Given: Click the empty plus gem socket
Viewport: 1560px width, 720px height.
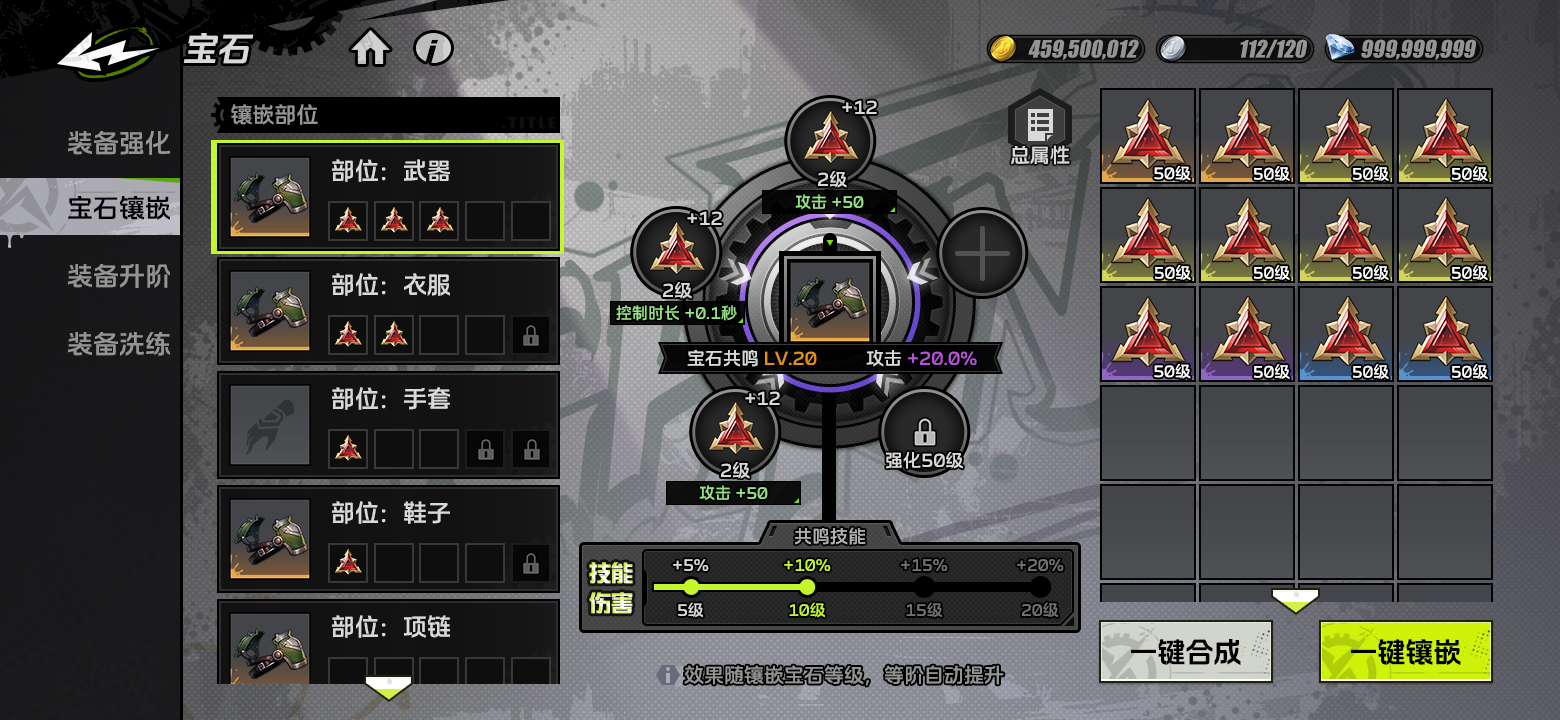Looking at the screenshot, I should (982, 253).
